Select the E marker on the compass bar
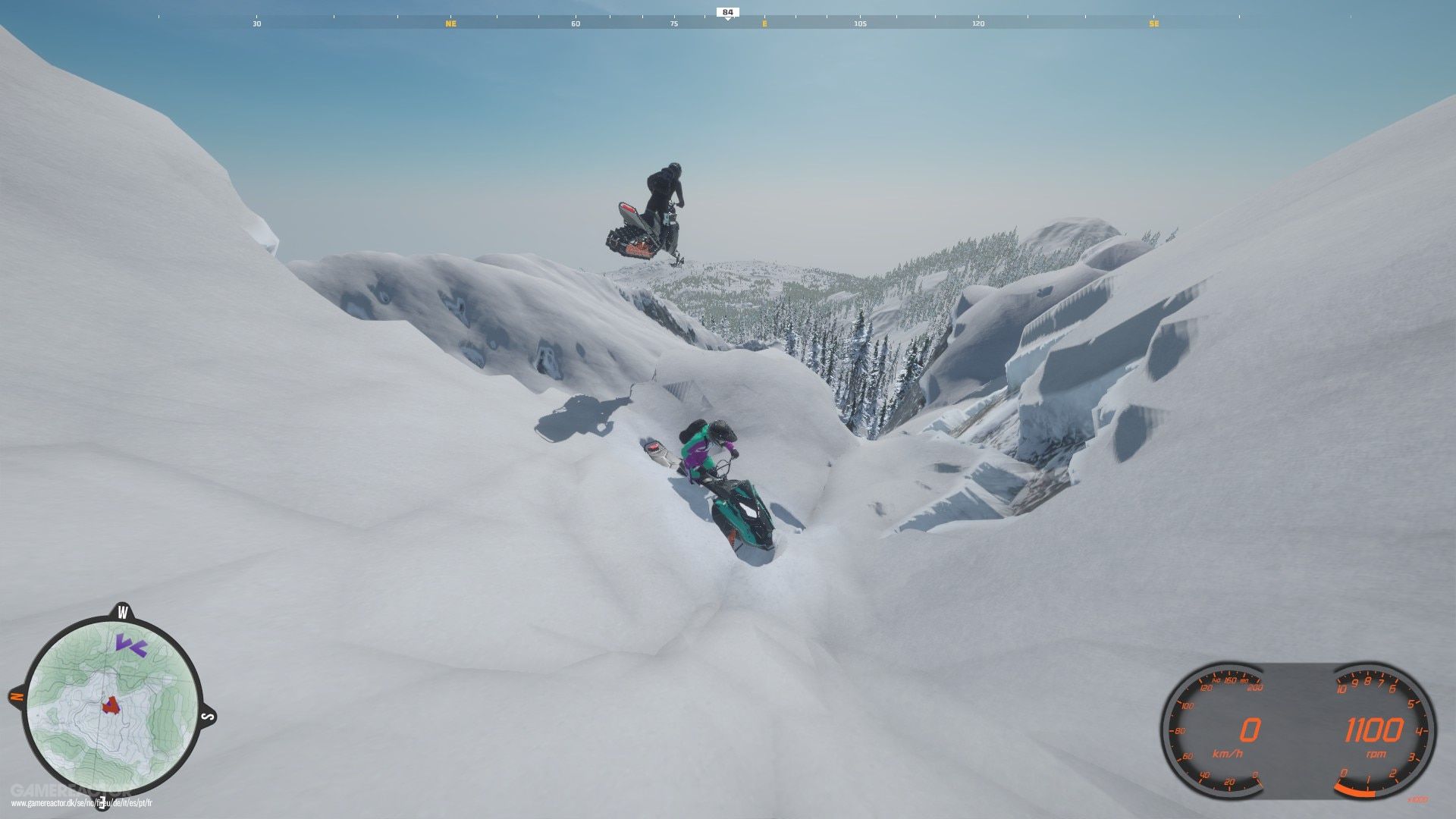 click(762, 24)
